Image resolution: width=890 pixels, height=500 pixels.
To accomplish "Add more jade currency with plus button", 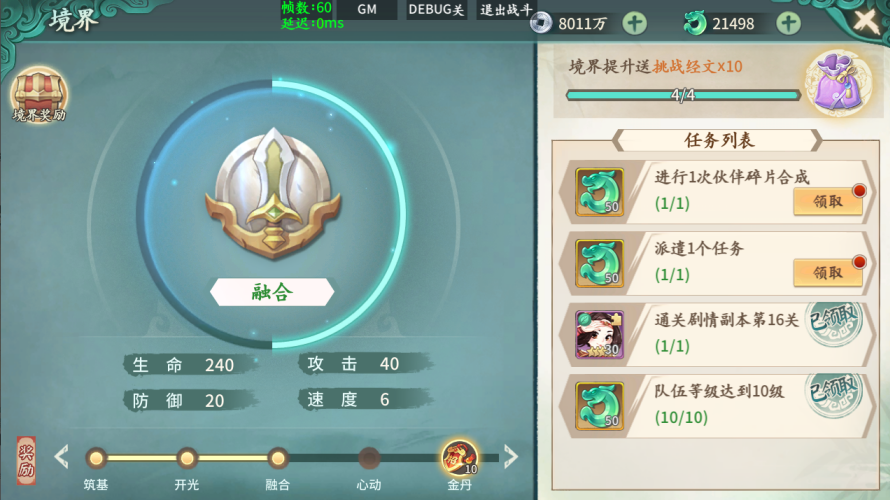I will click(788, 23).
